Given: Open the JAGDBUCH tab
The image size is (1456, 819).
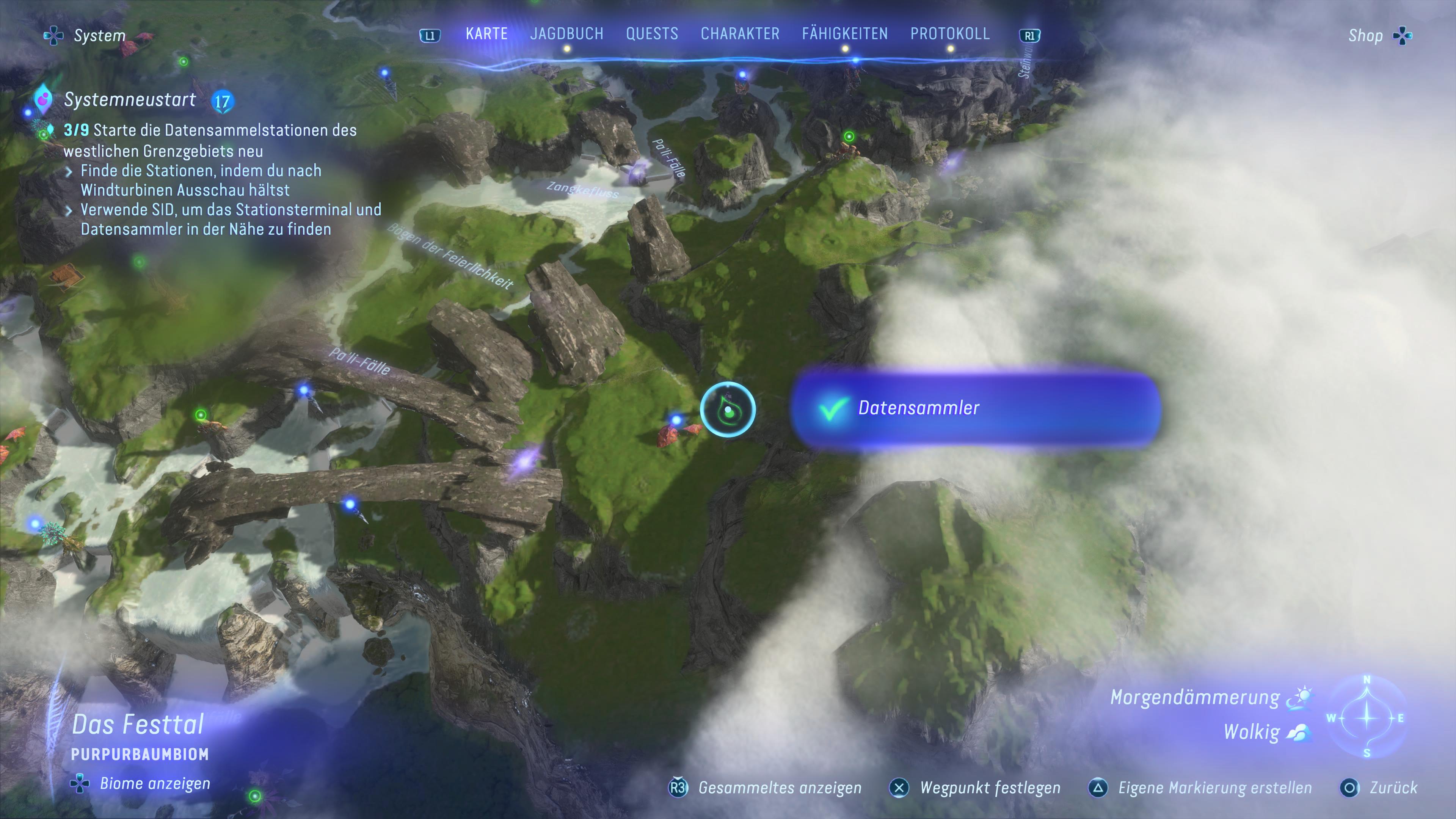Looking at the screenshot, I should pos(566,34).
